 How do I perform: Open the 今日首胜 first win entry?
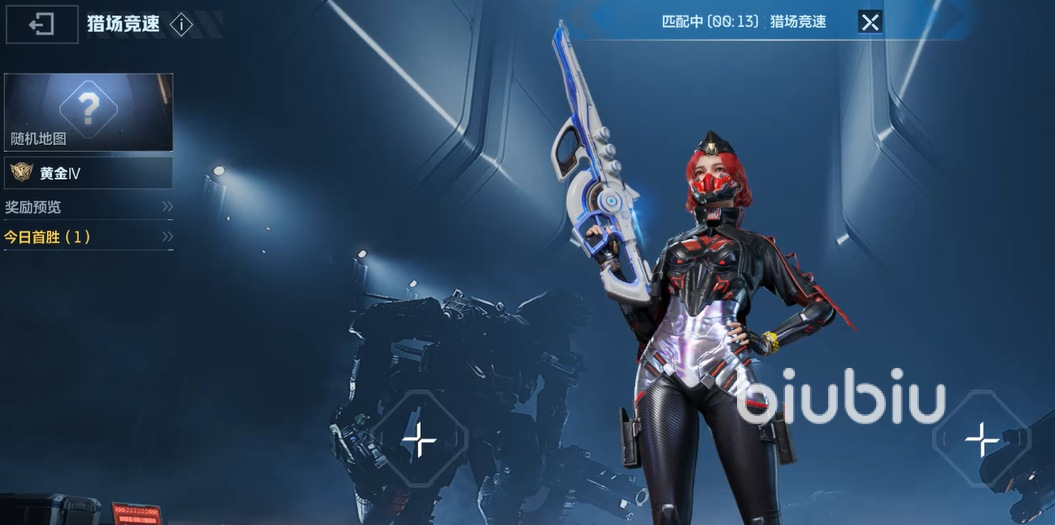coord(88,237)
